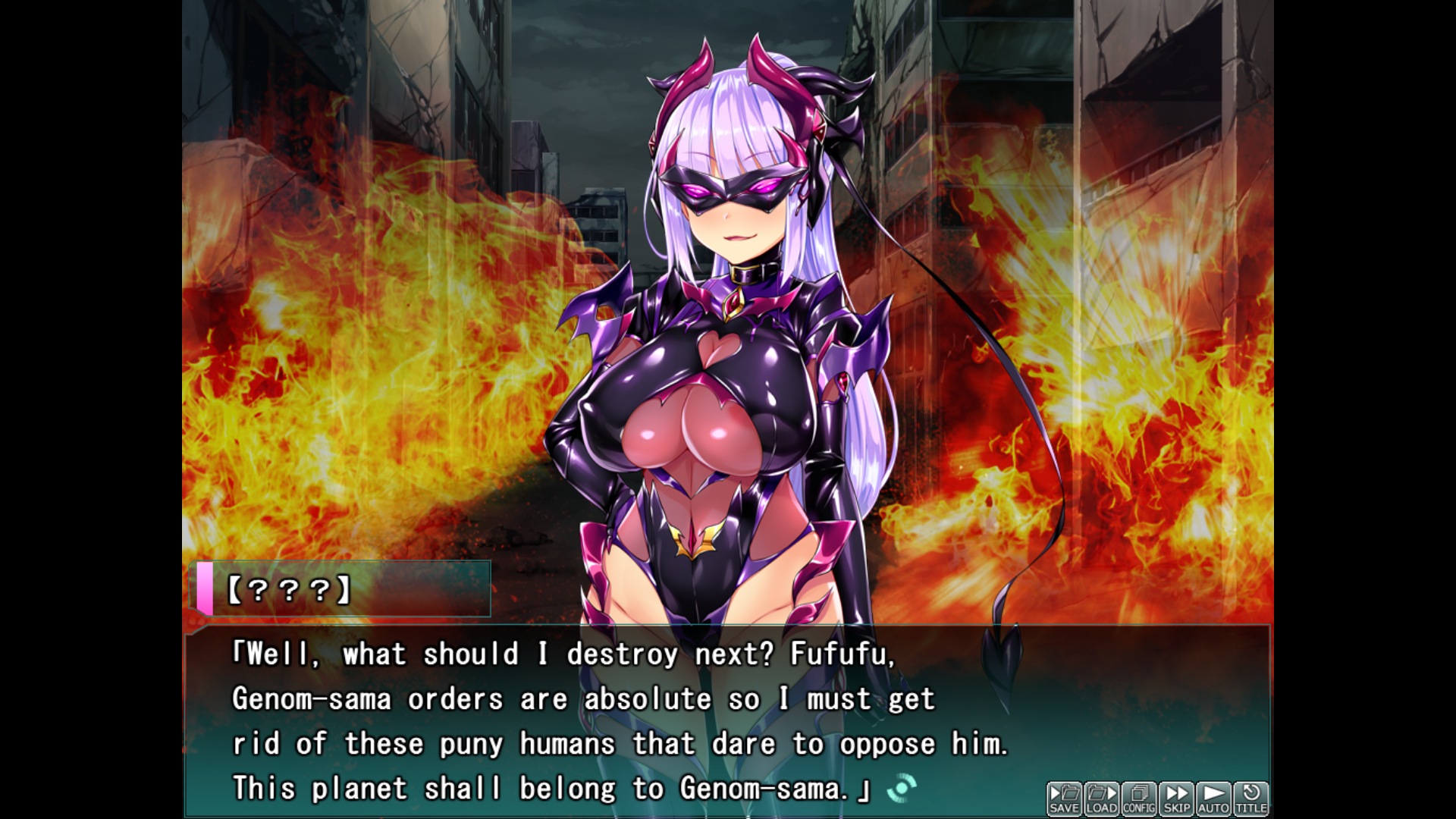Open the CONFIG settings
This screenshot has width=1456, height=819.
(x=1138, y=799)
